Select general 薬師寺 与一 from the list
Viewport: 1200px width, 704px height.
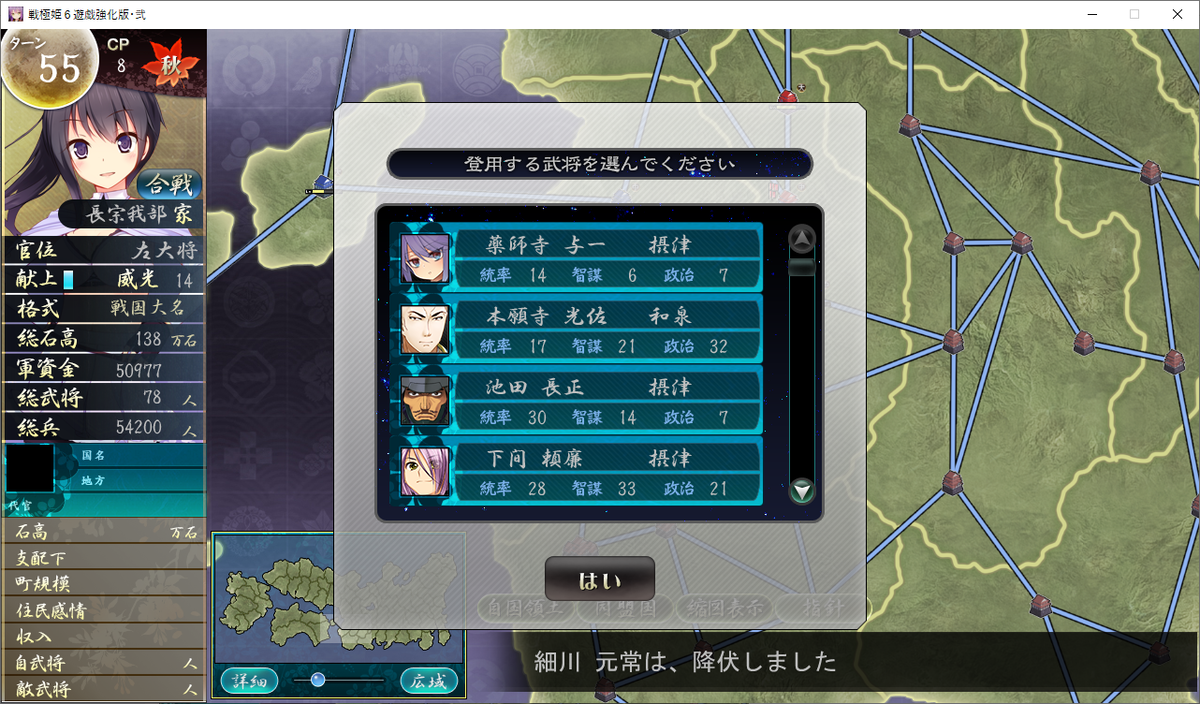(x=580, y=258)
